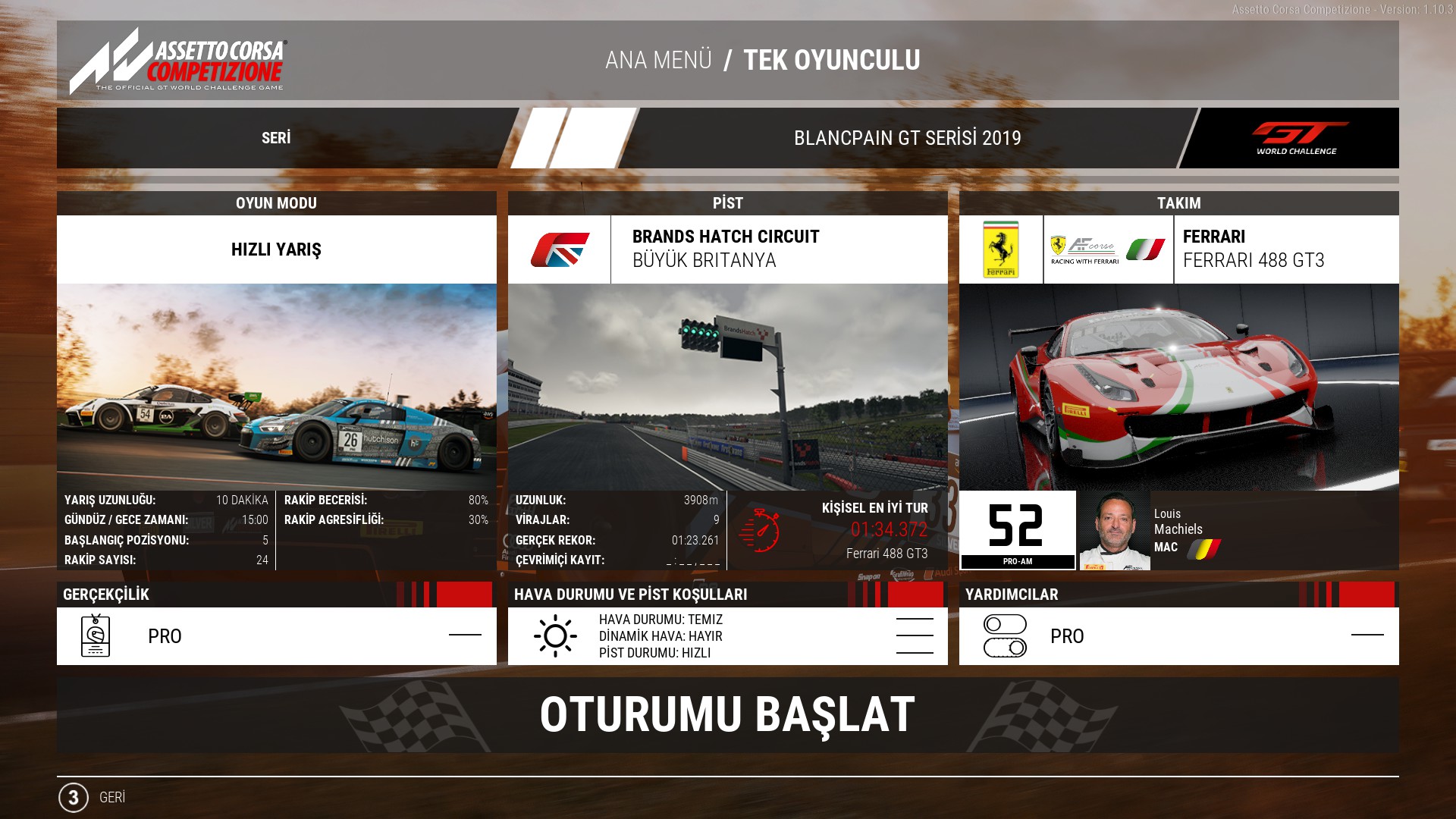The height and width of the screenshot is (819, 1456).
Task: Change the Hızlı Yarış game mode
Action: [x=276, y=249]
